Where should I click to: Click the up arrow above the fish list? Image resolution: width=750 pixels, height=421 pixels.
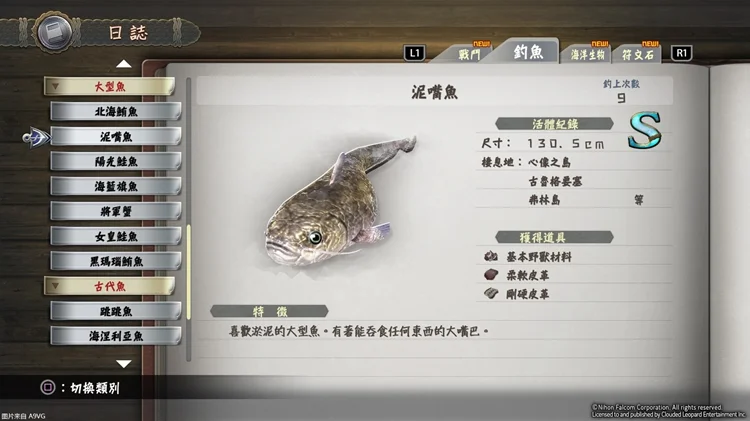(123, 64)
